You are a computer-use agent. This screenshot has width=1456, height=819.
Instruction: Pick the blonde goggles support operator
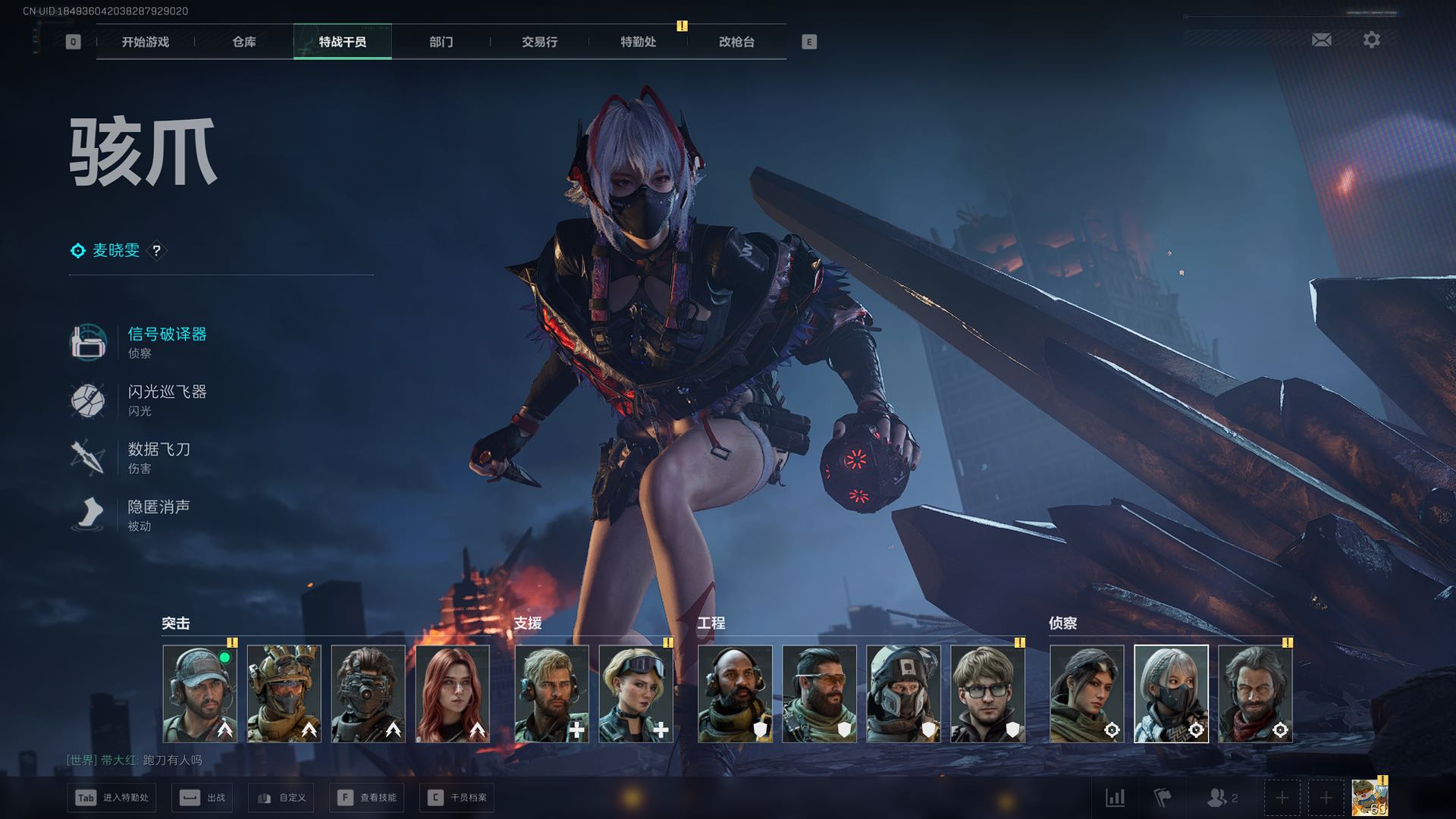635,693
